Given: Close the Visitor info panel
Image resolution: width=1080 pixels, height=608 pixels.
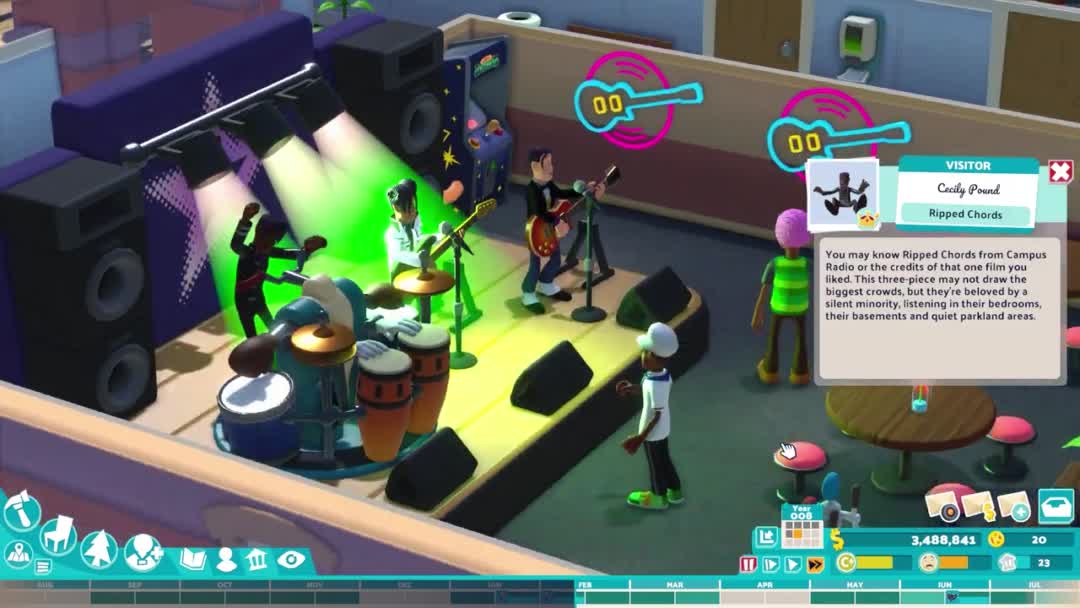Looking at the screenshot, I should (x=1060, y=172).
